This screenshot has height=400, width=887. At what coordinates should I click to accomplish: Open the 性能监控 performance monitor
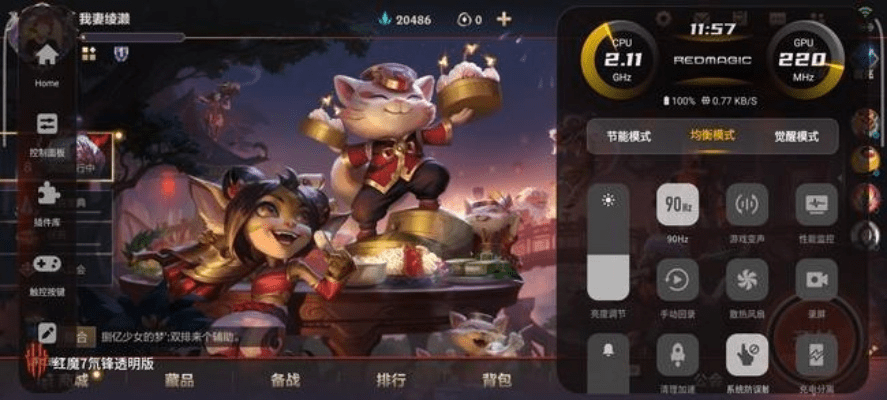click(x=816, y=206)
